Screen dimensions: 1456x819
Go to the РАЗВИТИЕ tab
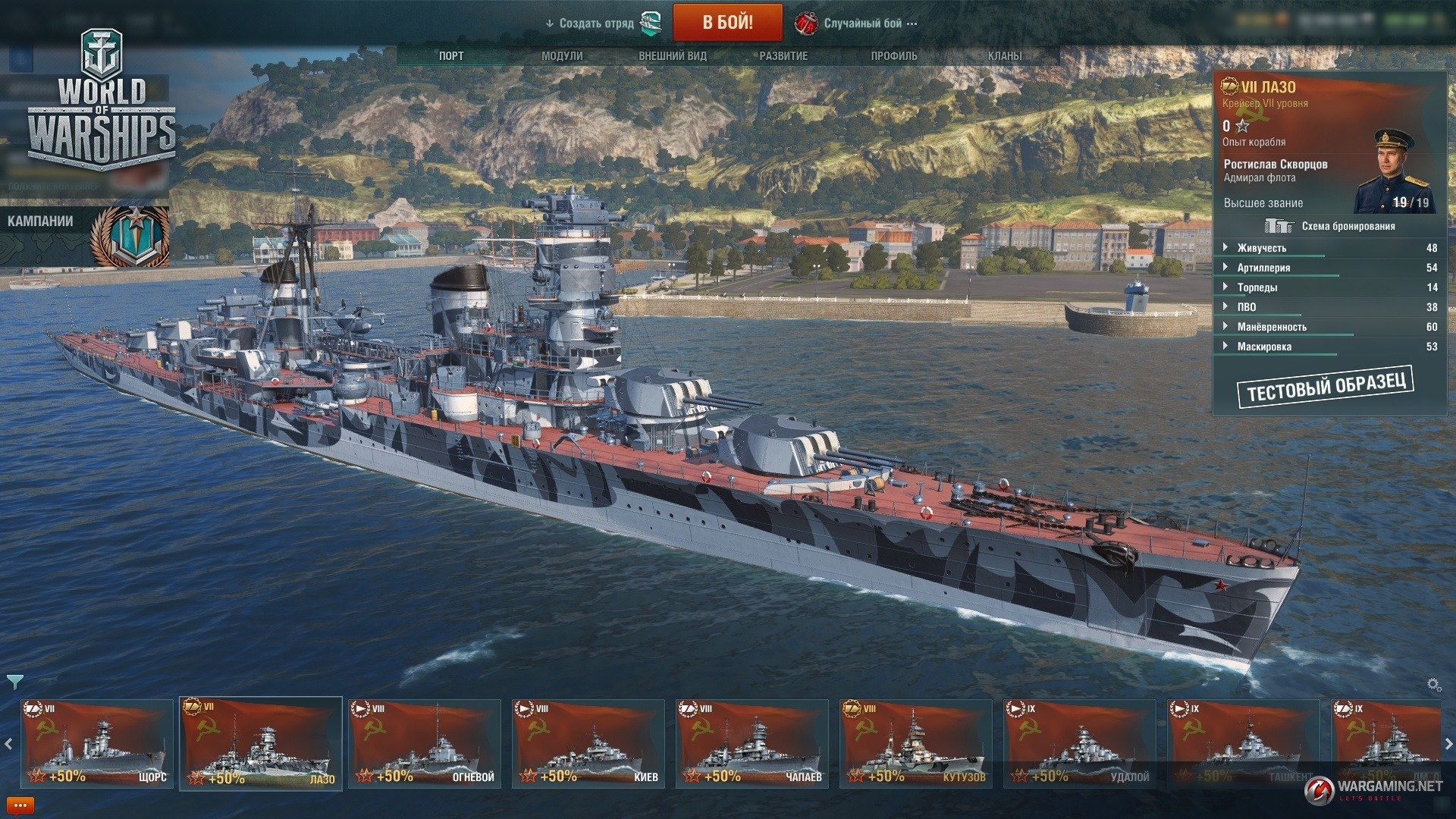click(x=783, y=56)
